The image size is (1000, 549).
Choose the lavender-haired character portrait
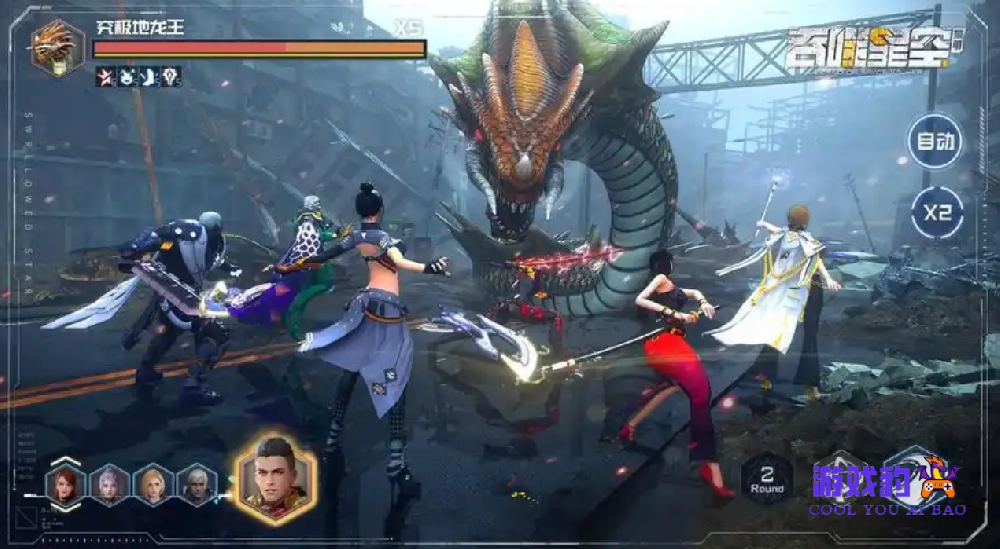coord(109,485)
